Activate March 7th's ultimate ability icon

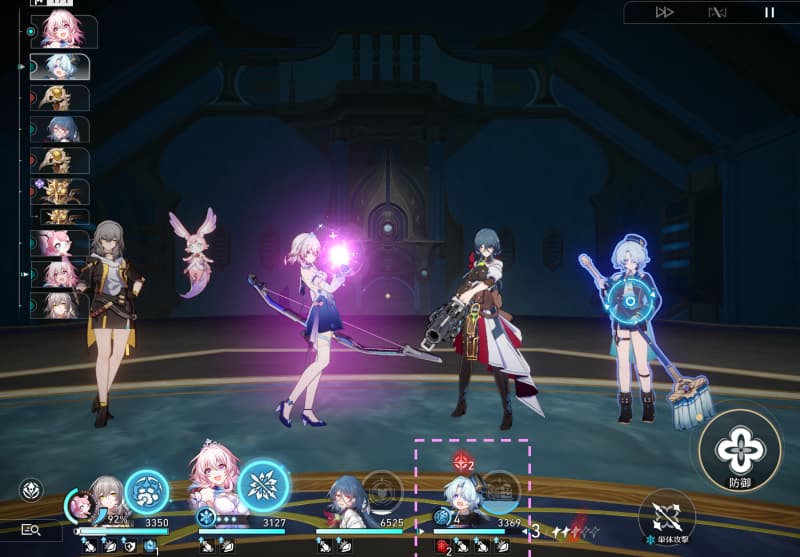point(263,486)
